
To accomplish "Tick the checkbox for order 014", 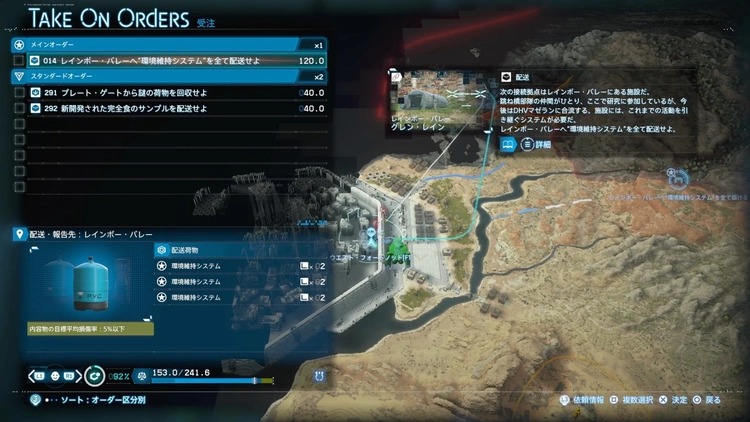I will coord(19,60).
